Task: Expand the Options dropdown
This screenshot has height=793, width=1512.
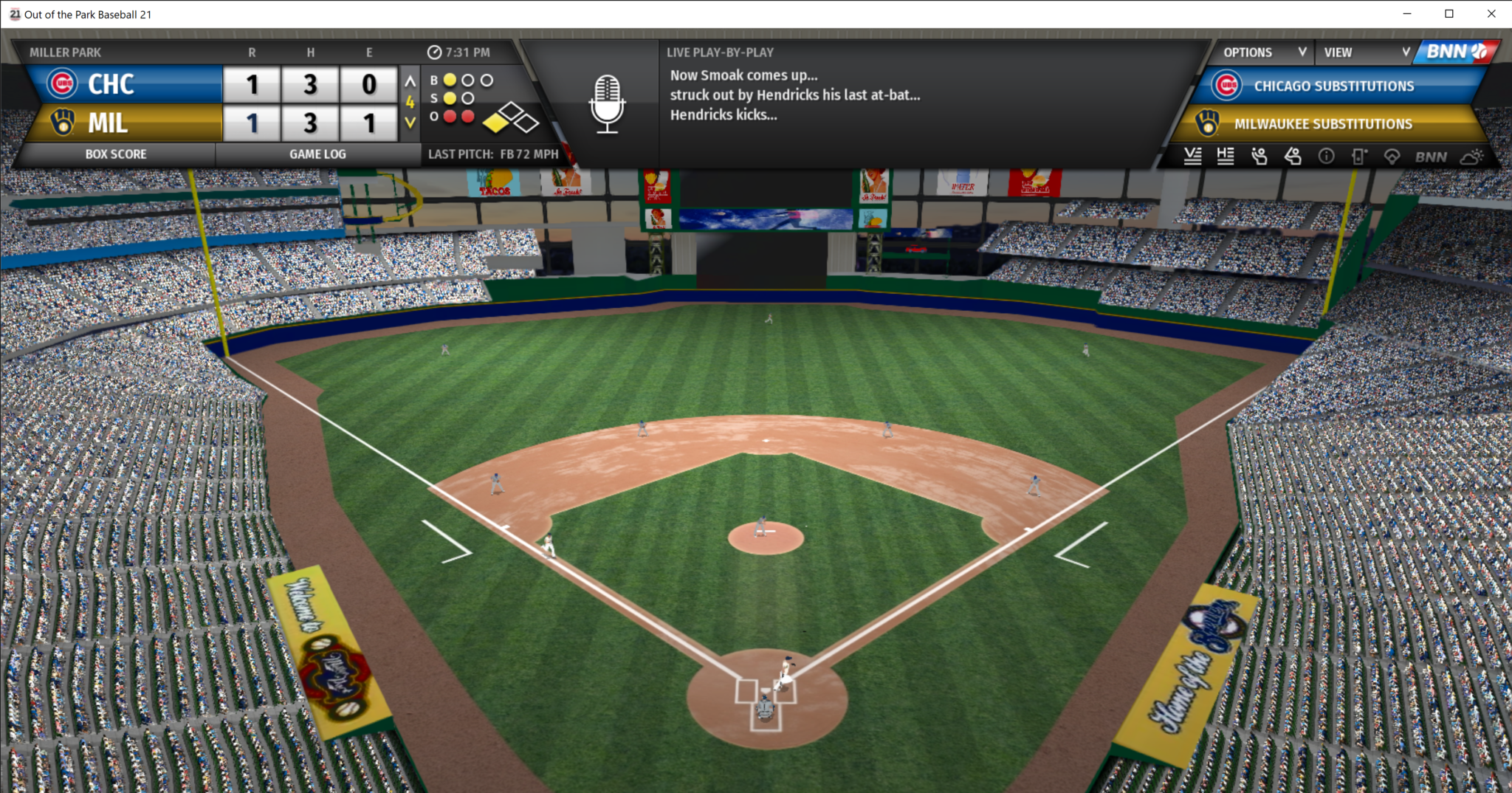Action: coord(1264,52)
